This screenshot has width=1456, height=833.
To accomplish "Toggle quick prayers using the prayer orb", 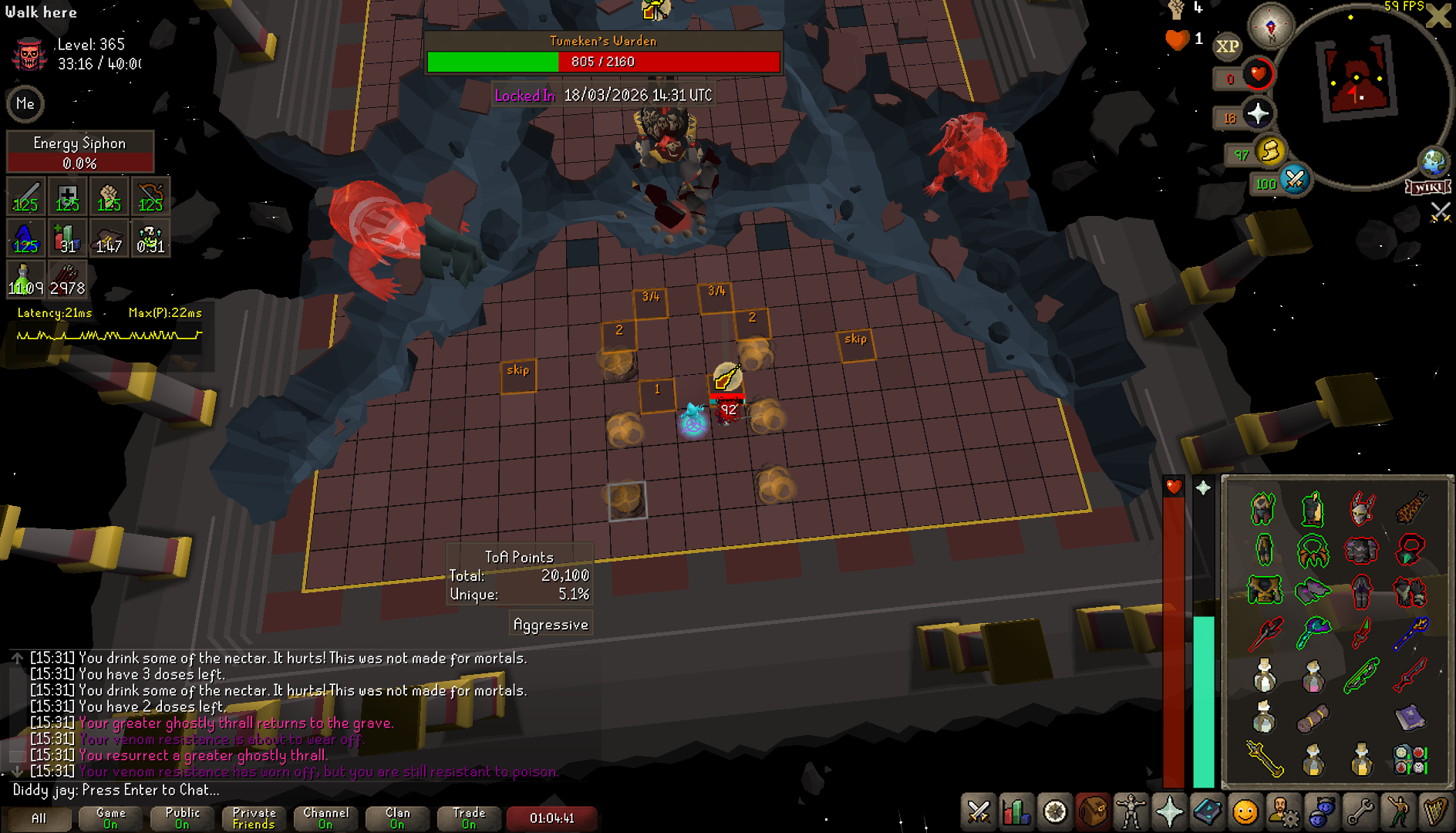I will click(x=1257, y=114).
